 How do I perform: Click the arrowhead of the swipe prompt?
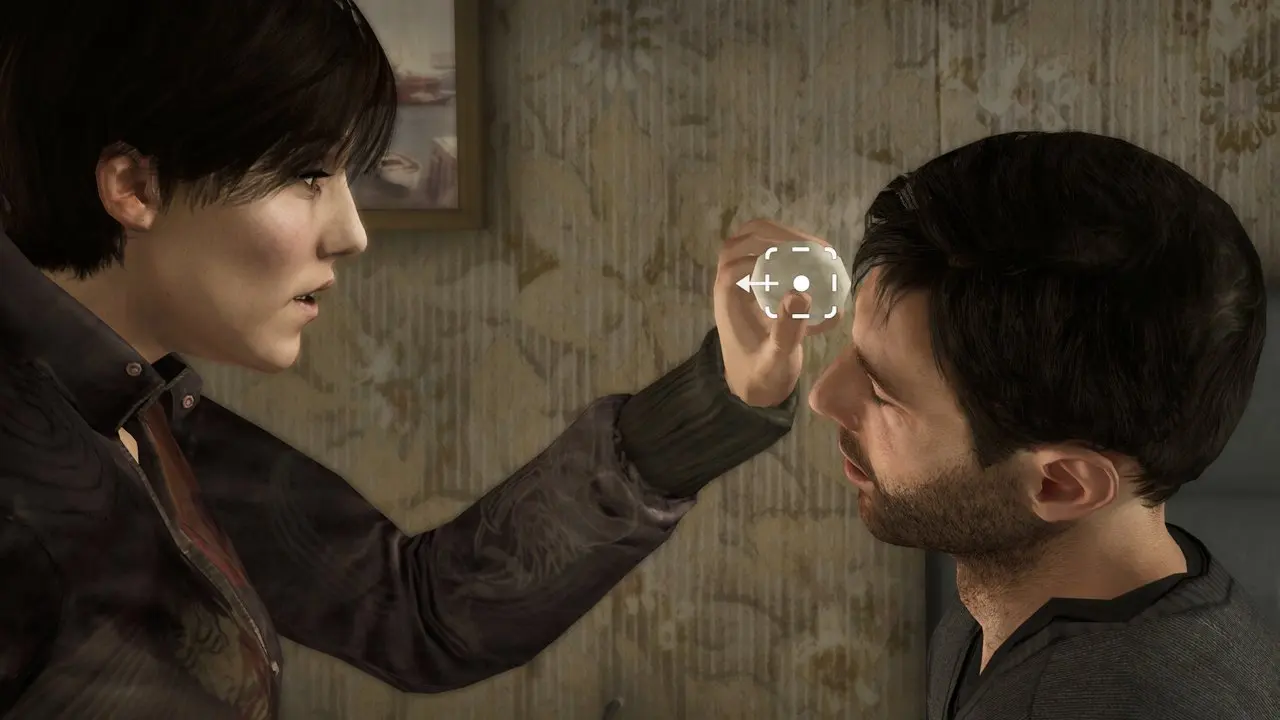tap(745, 283)
